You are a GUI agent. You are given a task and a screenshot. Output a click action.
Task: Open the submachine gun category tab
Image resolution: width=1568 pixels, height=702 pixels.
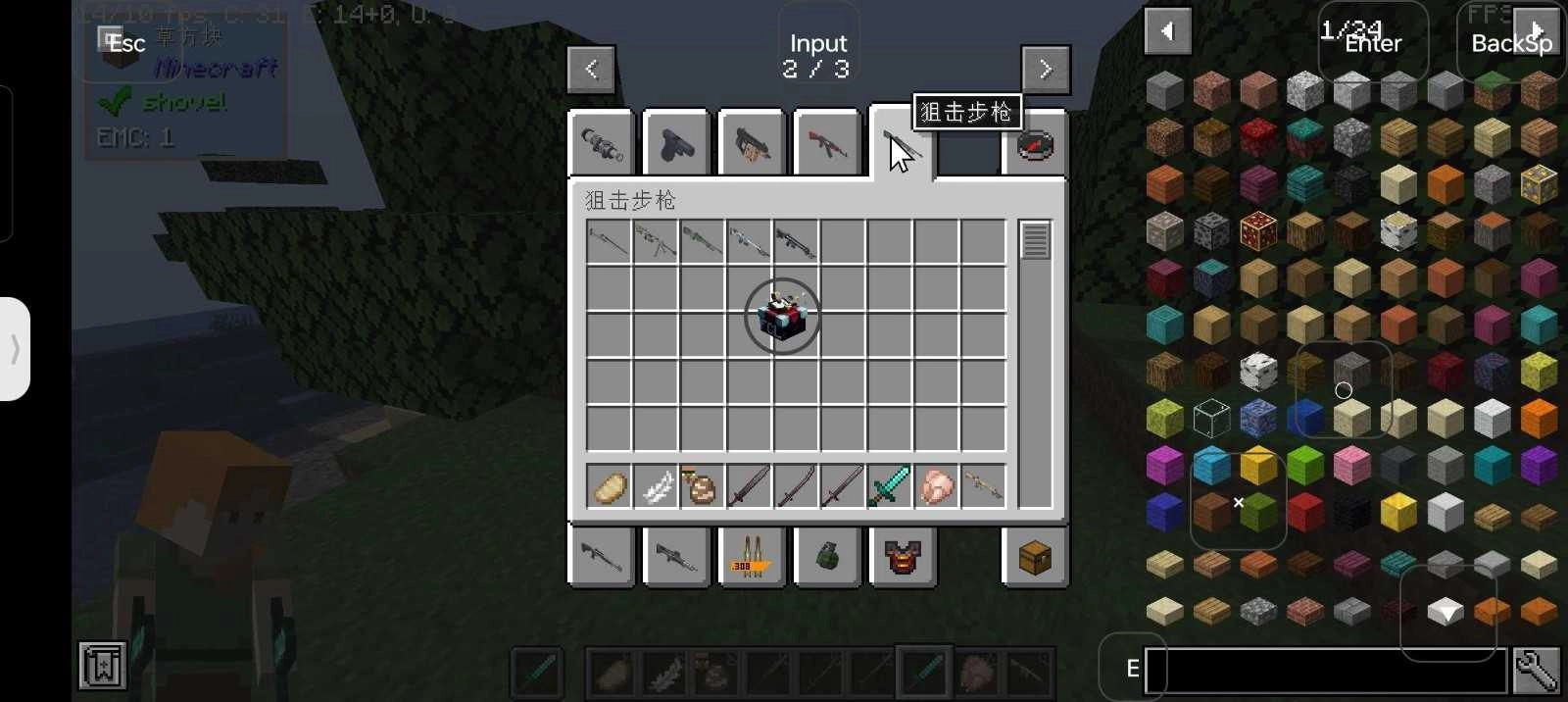(752, 144)
